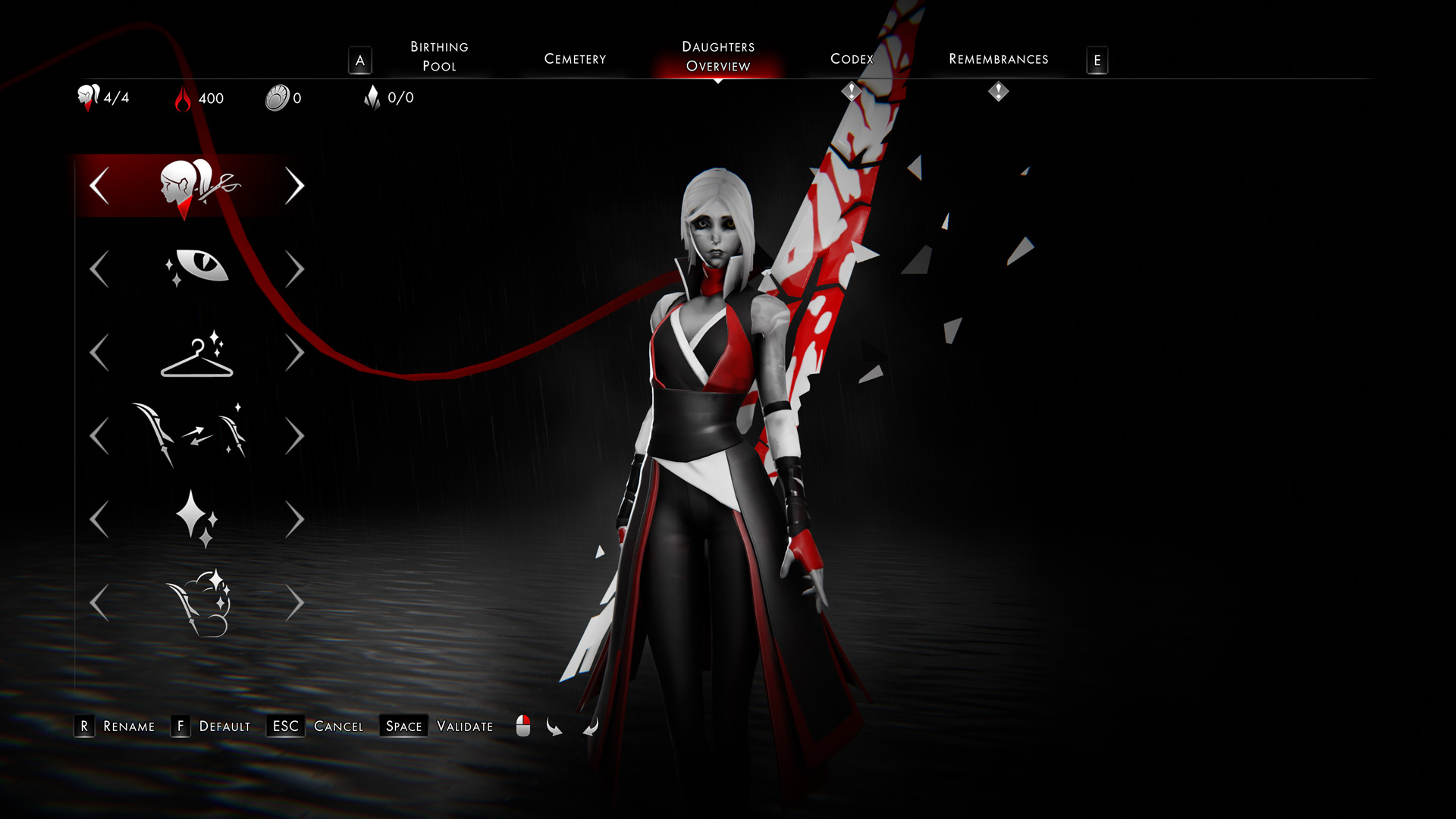Expand left arrow on weapon category

99,435
